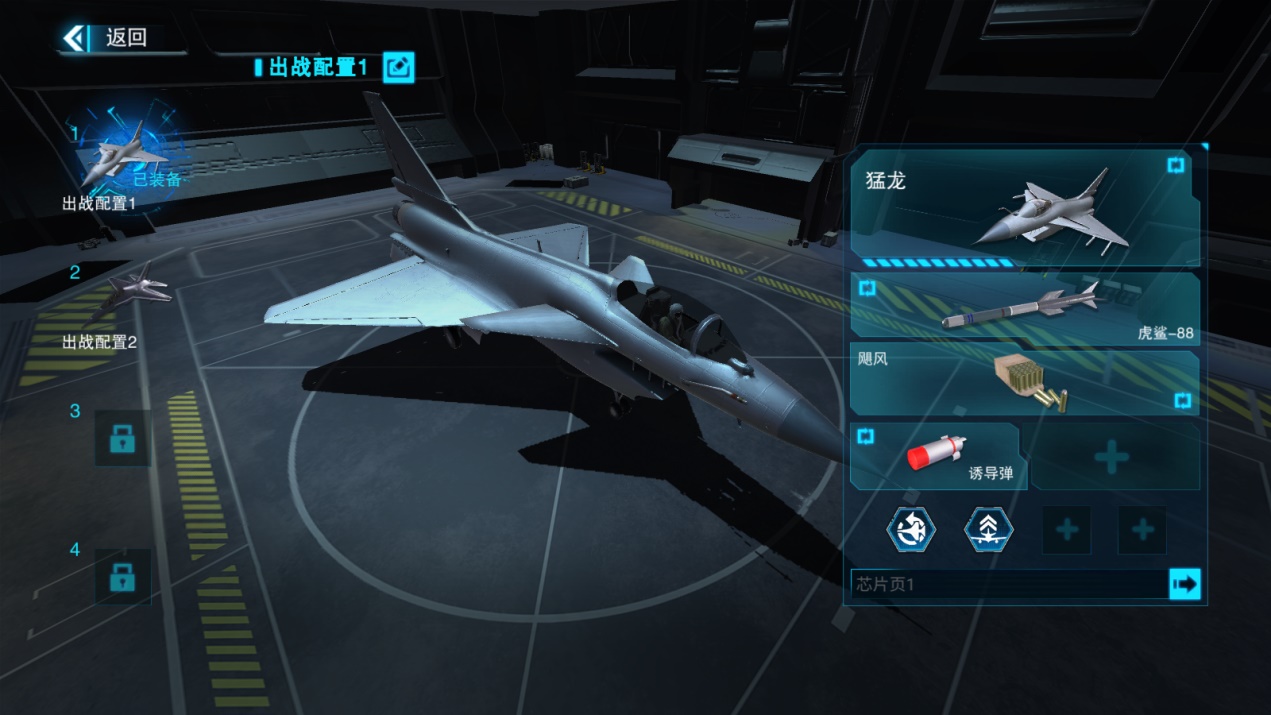Go back using the 返回 button
Image resolution: width=1271 pixels, height=715 pixels.
[106, 38]
